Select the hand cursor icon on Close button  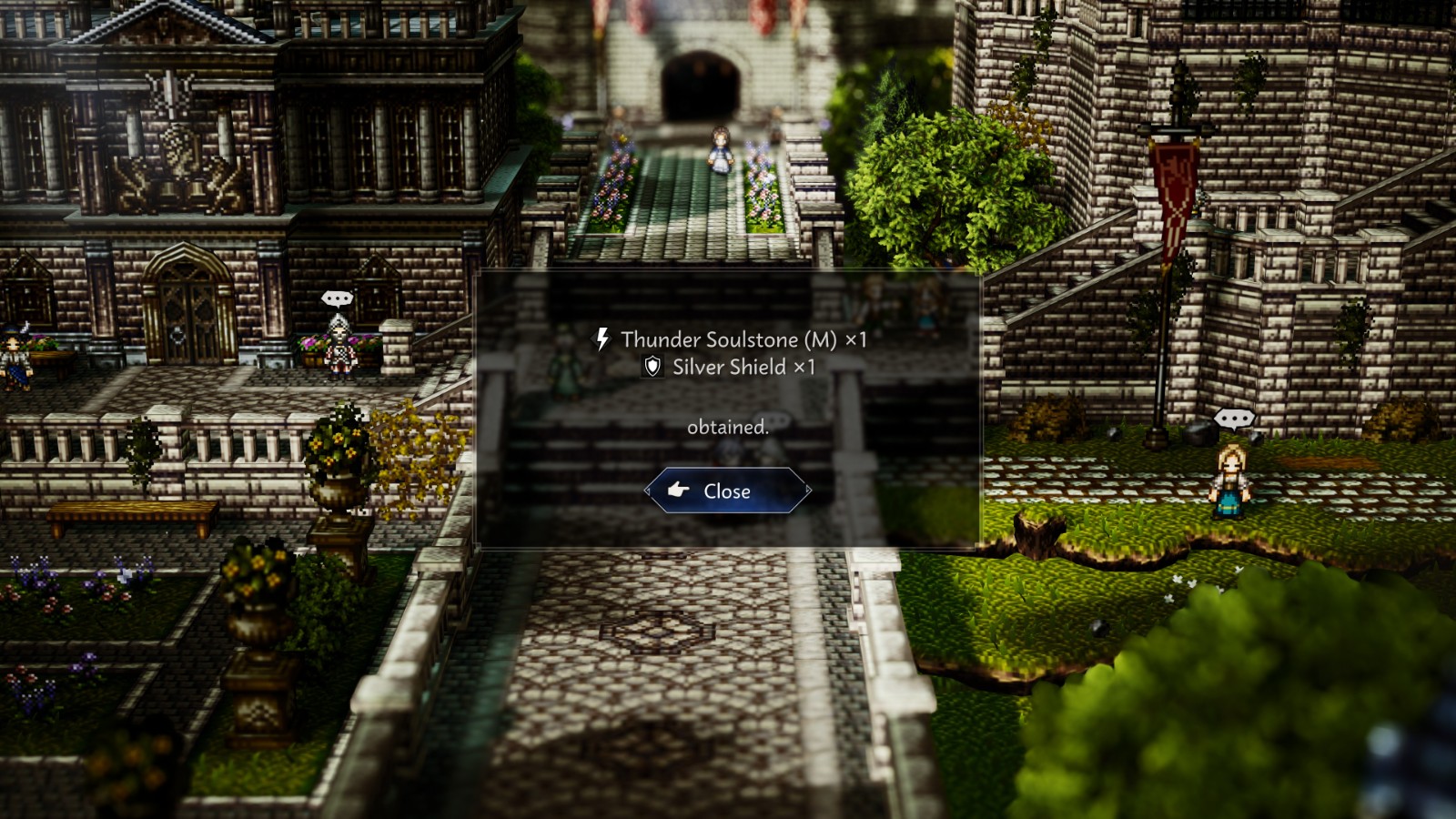pos(678,491)
